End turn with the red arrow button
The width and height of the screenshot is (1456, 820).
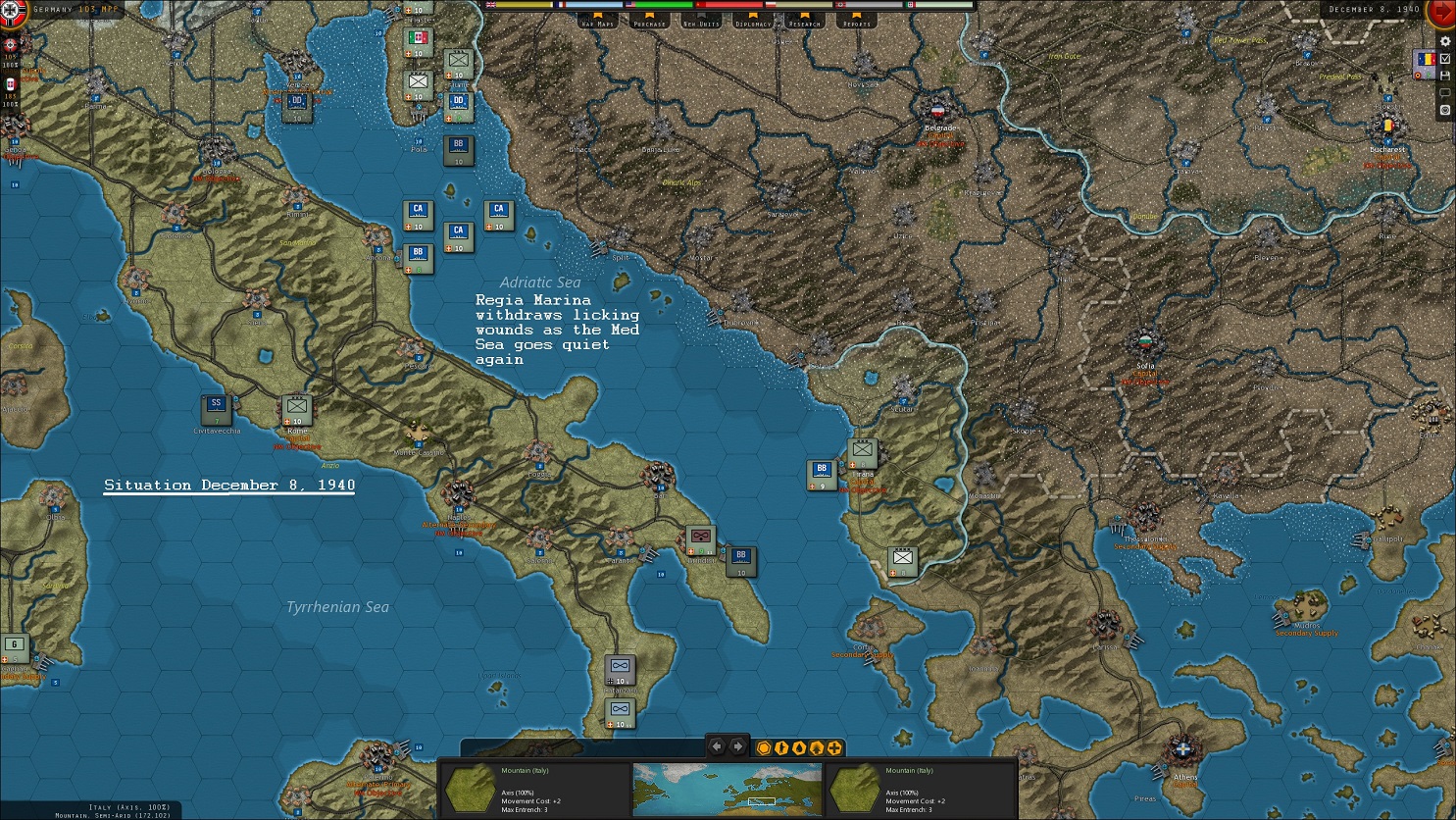[x=1443, y=12]
